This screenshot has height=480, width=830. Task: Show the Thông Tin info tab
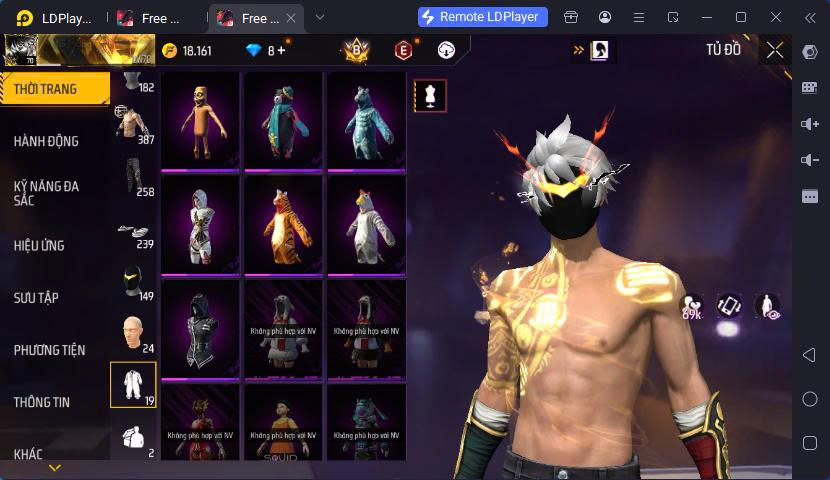pyautogui.click(x=42, y=402)
